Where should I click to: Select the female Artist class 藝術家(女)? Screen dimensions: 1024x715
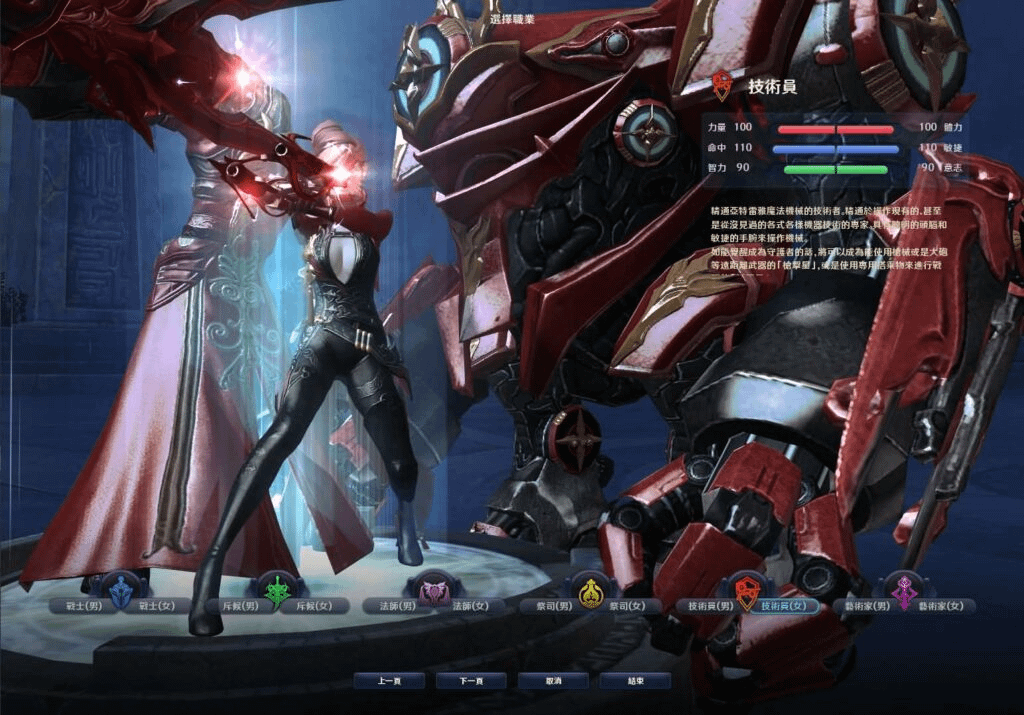click(942, 606)
